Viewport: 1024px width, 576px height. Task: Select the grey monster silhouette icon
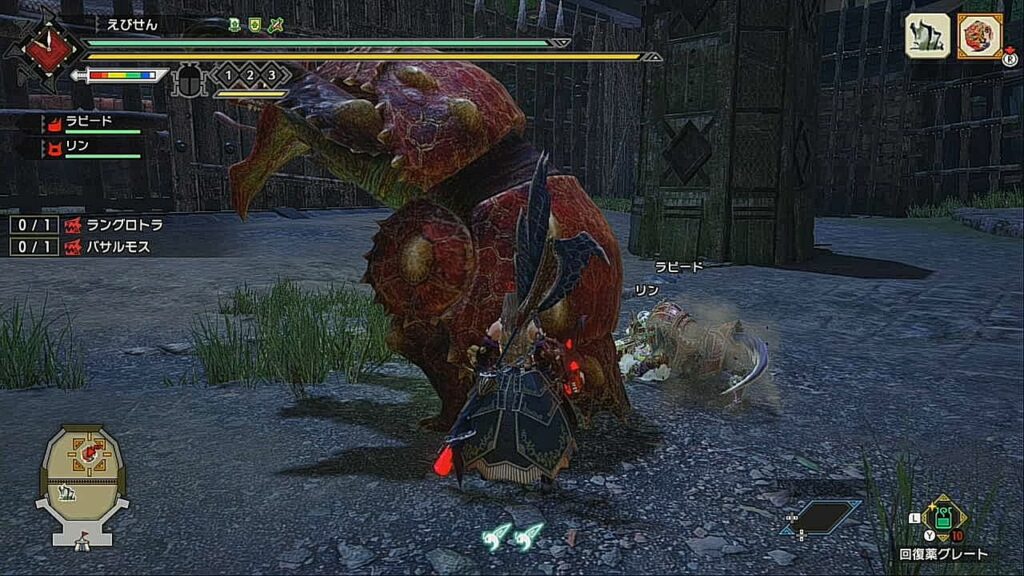click(927, 36)
